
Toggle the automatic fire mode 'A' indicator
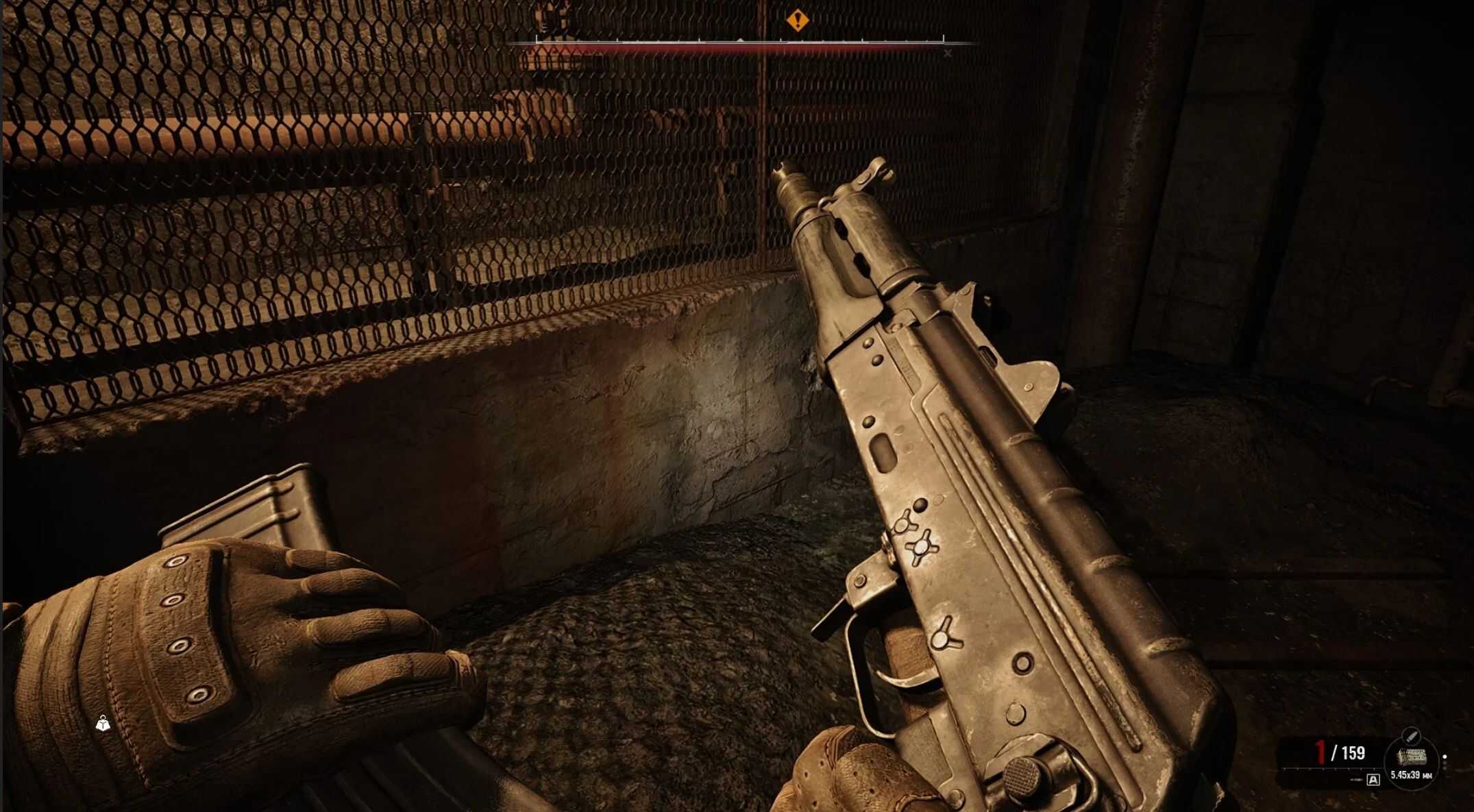click(x=1373, y=780)
